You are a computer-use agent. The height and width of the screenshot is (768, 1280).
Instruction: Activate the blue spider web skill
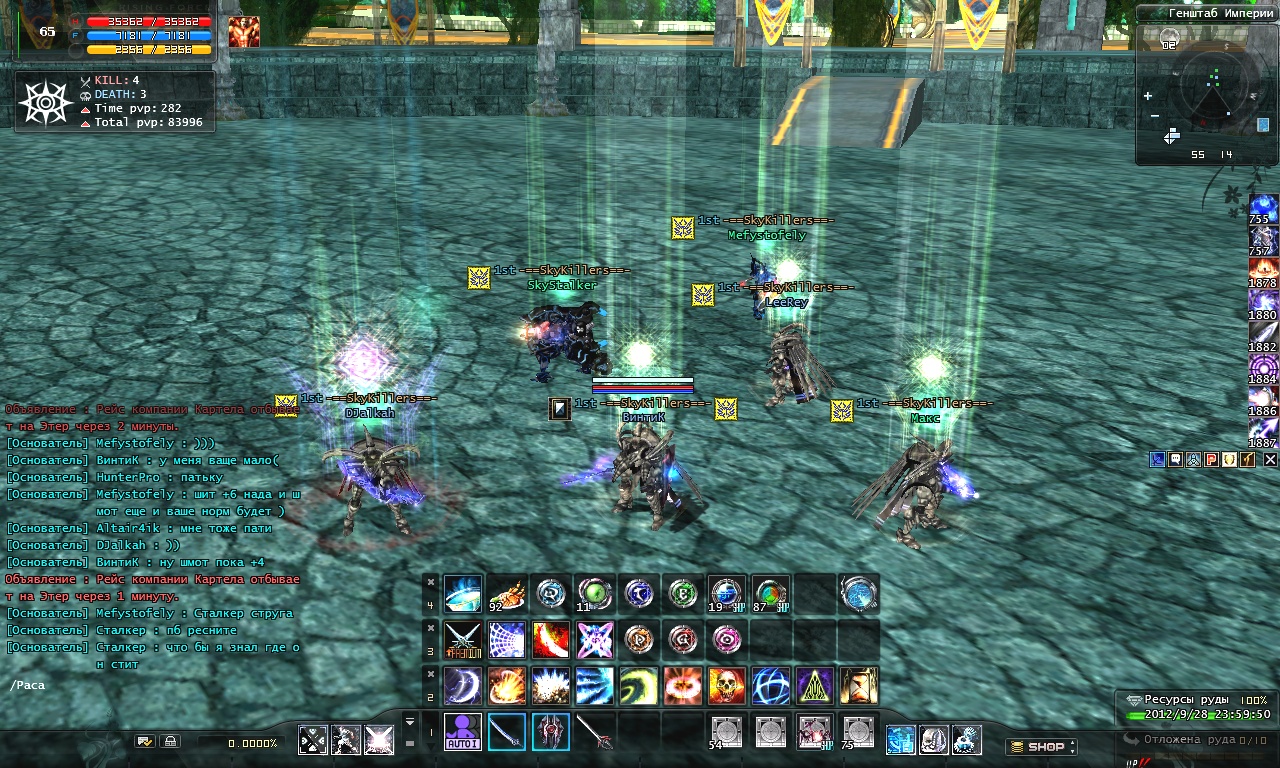(x=507, y=640)
